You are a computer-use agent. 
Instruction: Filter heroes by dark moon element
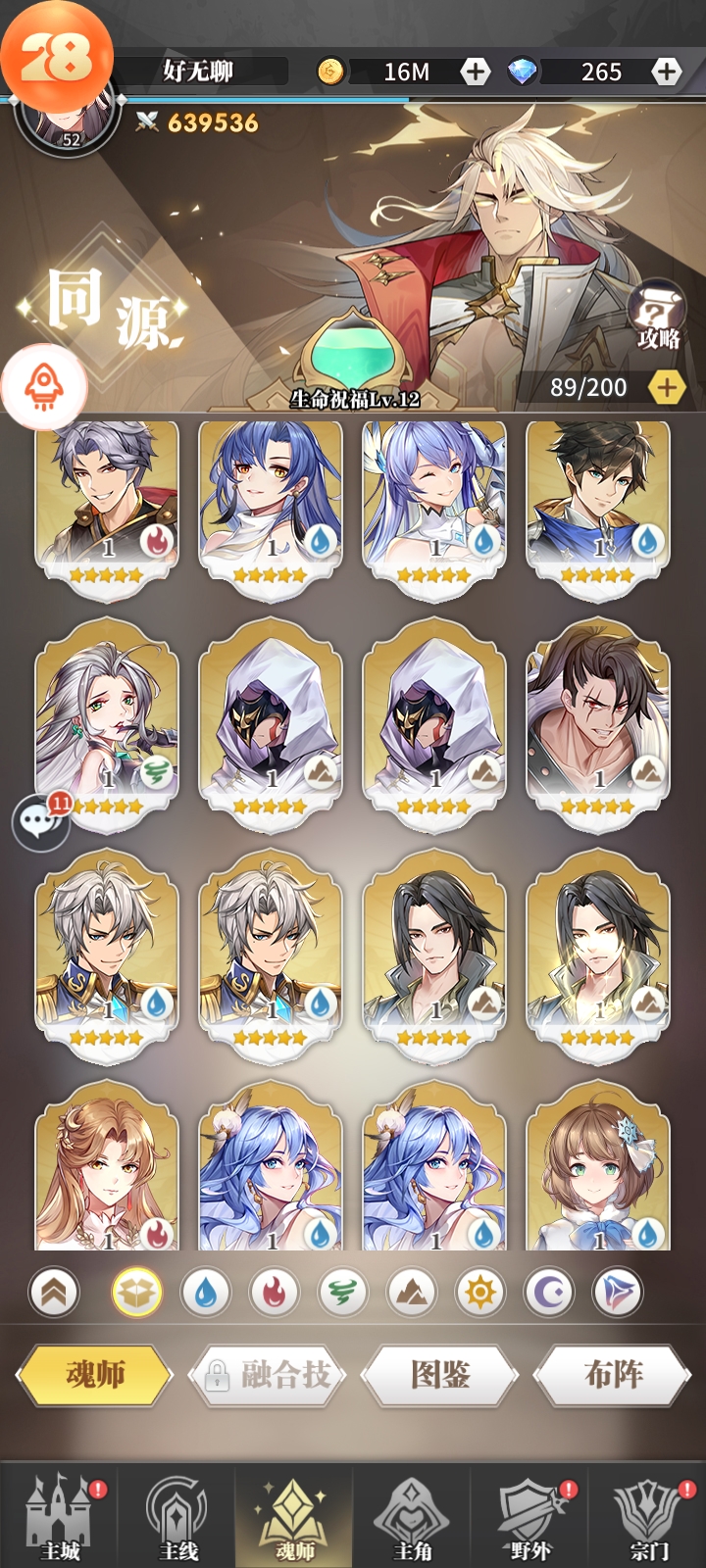[x=548, y=1294]
